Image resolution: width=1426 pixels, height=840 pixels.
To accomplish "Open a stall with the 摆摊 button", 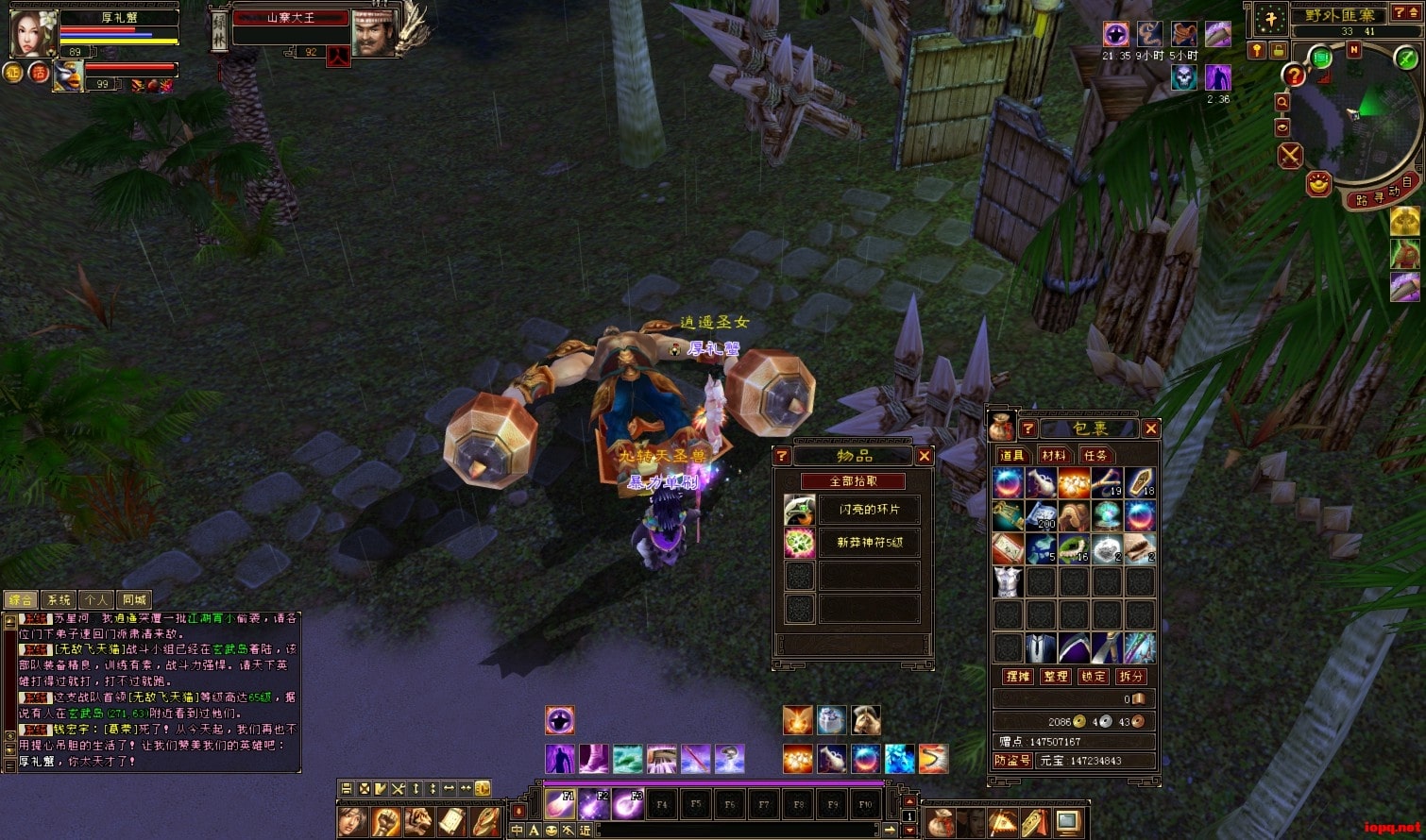I will (x=1017, y=677).
